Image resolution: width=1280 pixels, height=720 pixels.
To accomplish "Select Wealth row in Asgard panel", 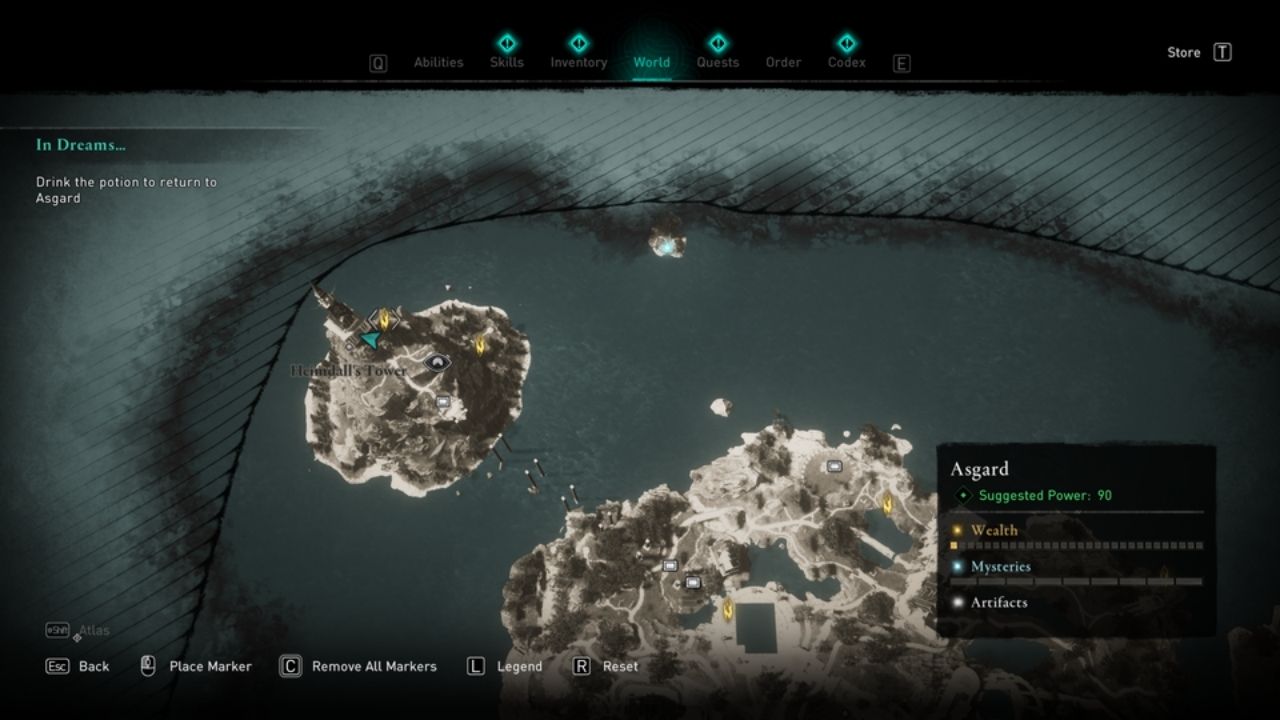I will click(x=994, y=531).
